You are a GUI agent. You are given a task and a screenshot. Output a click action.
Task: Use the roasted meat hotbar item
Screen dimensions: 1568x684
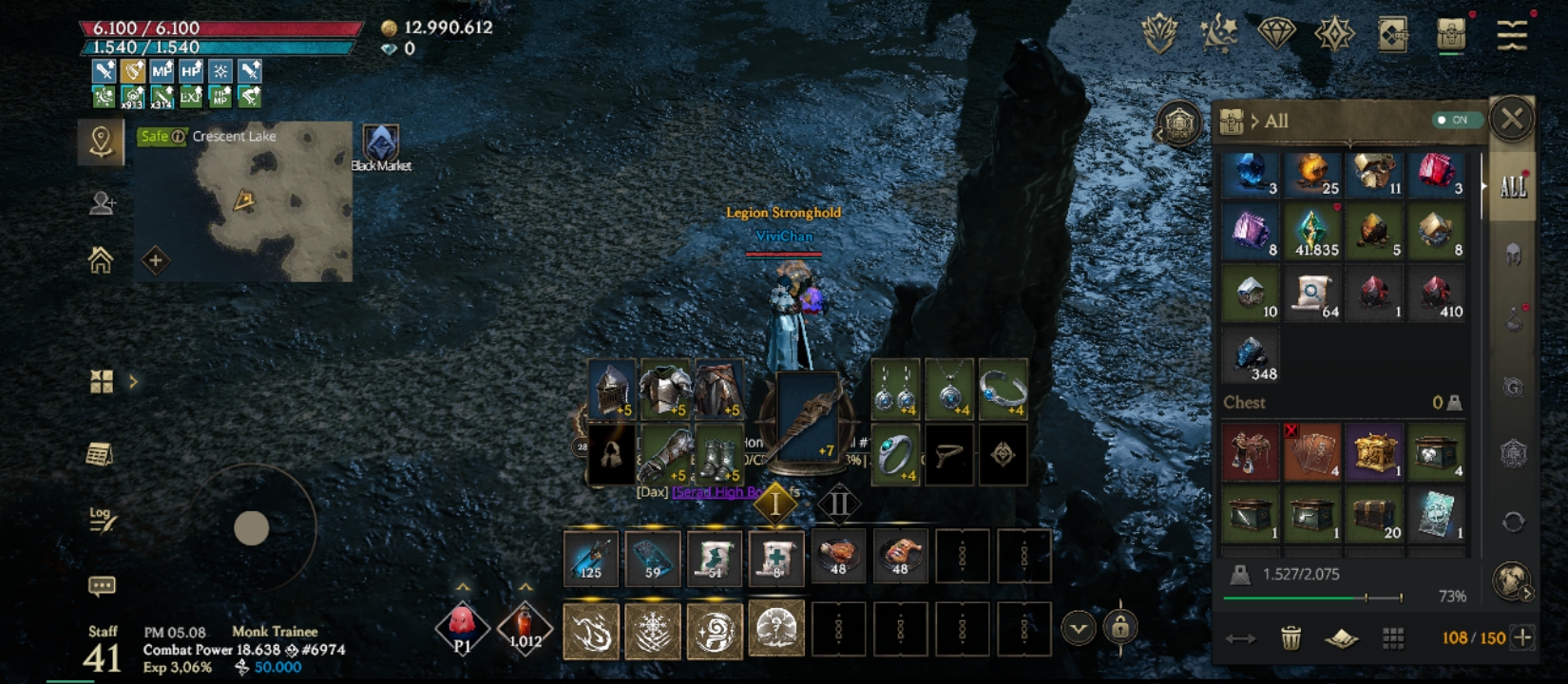click(x=838, y=555)
